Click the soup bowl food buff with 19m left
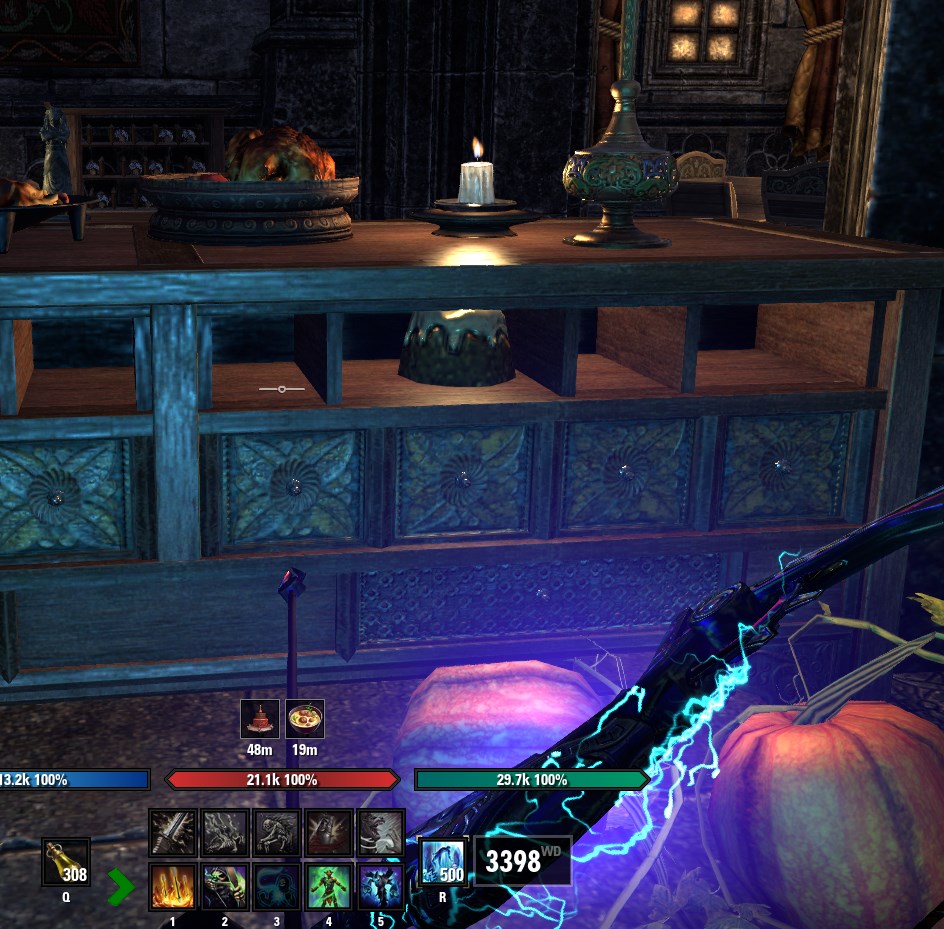Viewport: 944px width, 929px height. click(305, 719)
